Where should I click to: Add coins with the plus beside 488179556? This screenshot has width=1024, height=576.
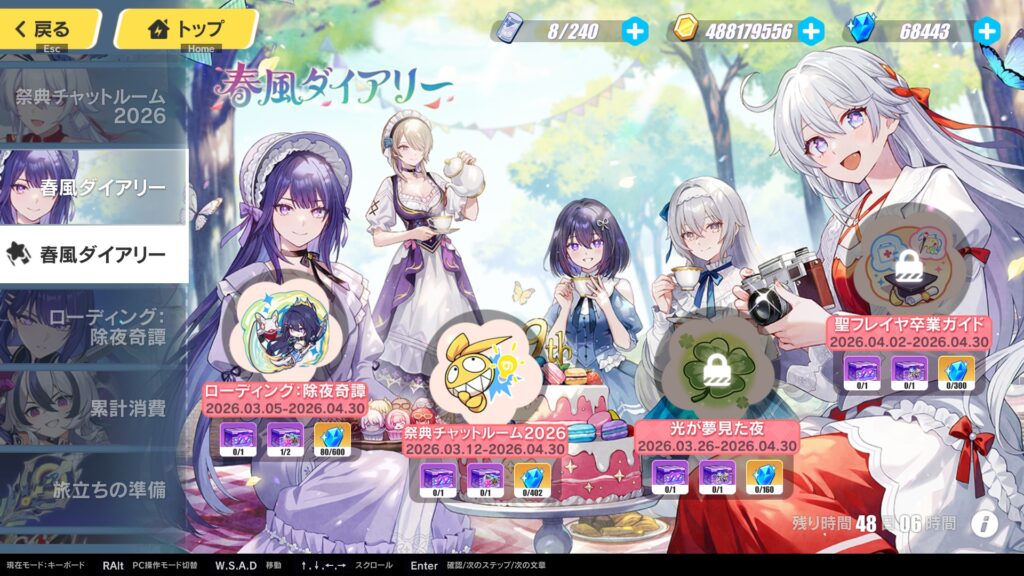[811, 31]
